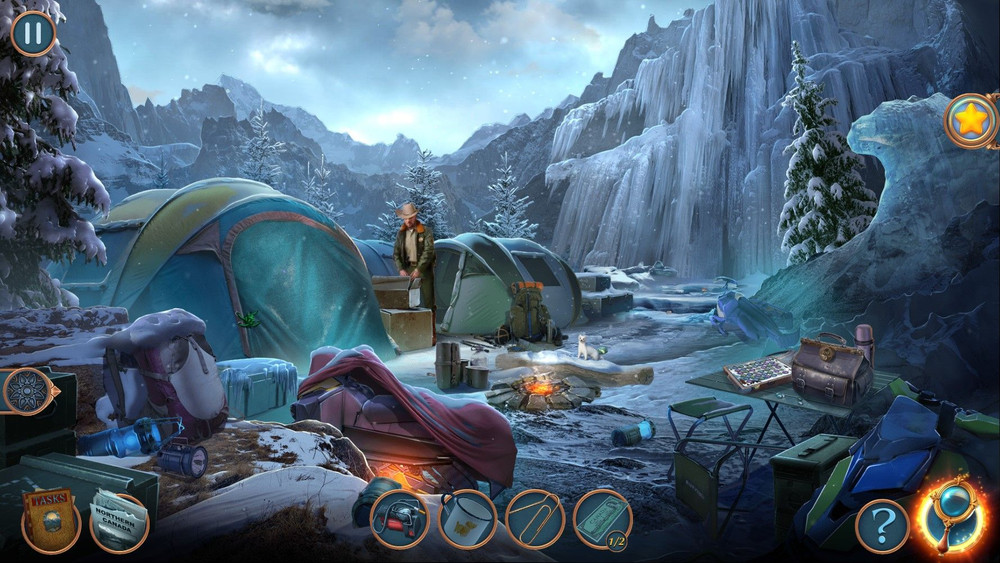This screenshot has width=1000, height=563.
Task: Activate the magnifying glass hint
Action: 950,516
